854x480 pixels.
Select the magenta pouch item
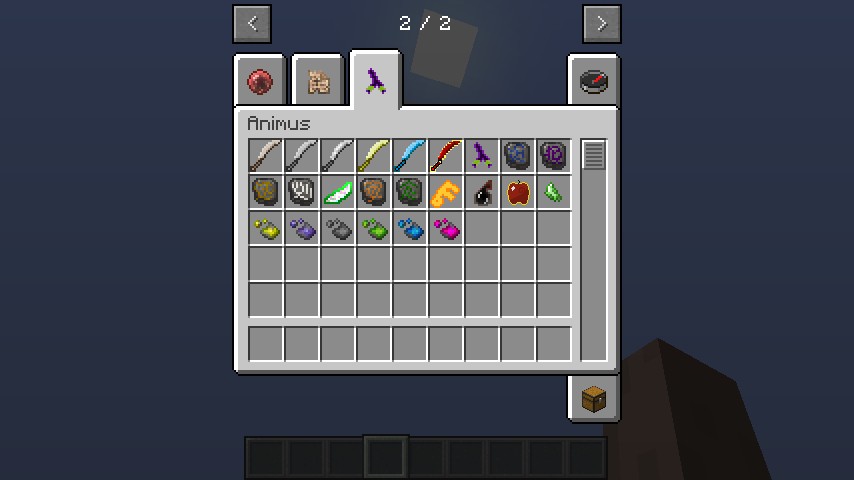(x=446, y=229)
